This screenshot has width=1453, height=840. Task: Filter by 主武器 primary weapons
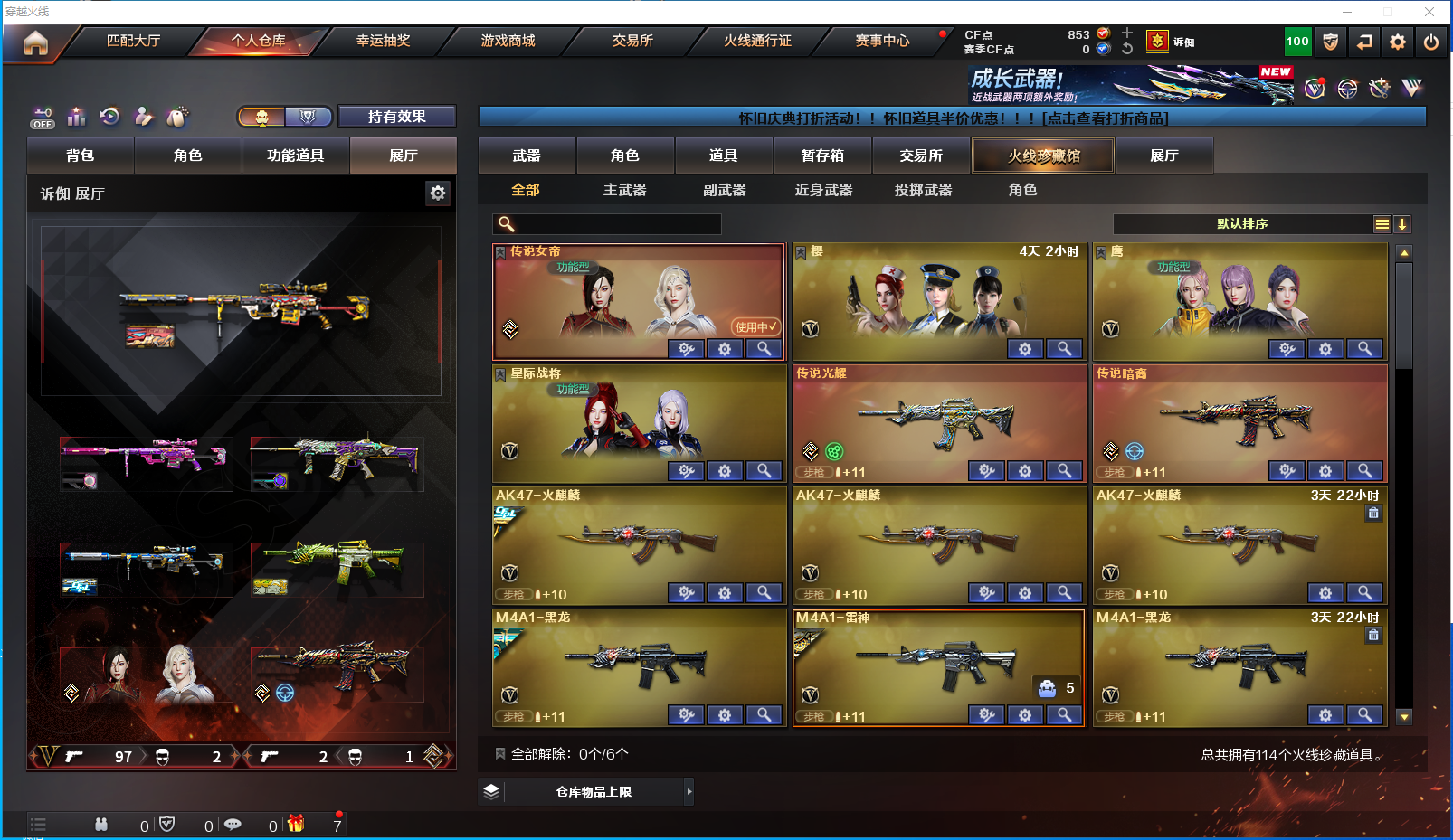coord(624,190)
